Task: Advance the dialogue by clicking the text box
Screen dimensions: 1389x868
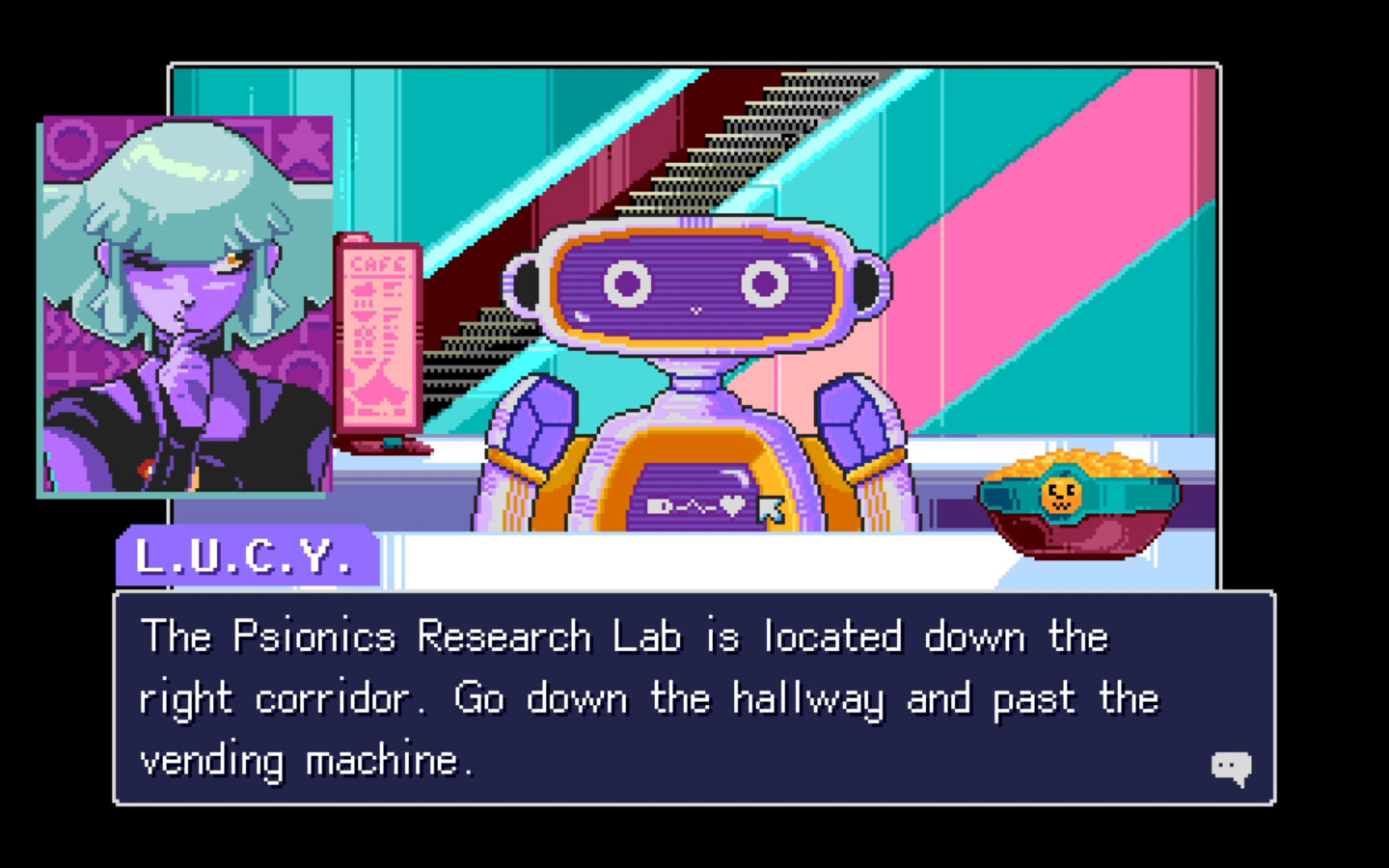Action: point(694,694)
